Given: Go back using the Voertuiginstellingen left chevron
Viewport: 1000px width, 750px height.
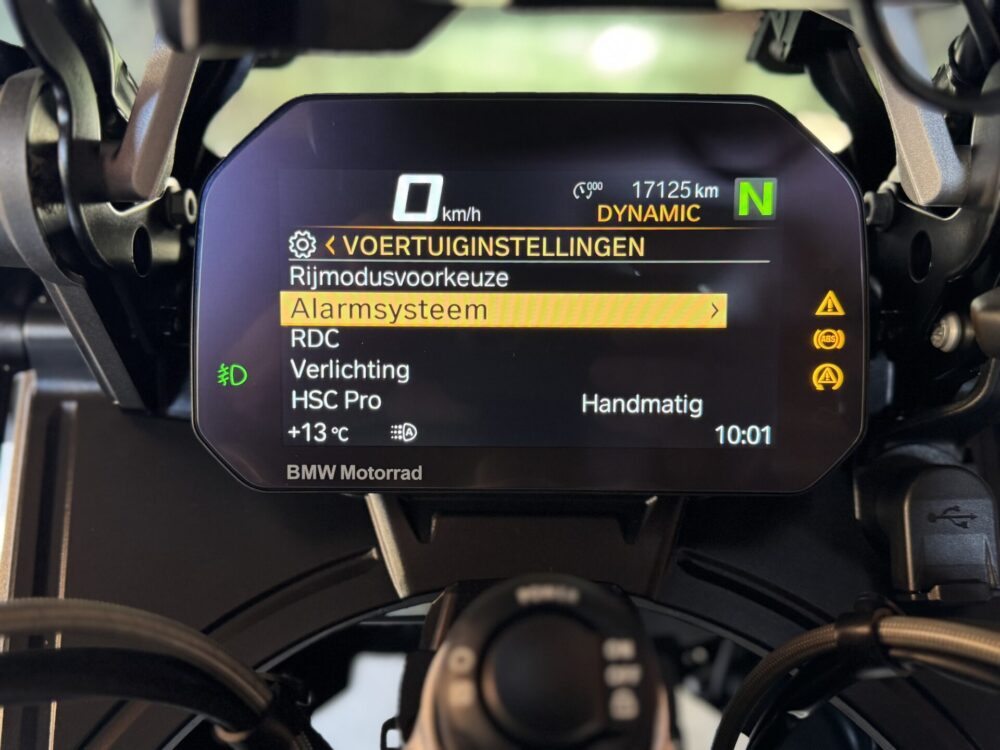Looking at the screenshot, I should click(330, 245).
